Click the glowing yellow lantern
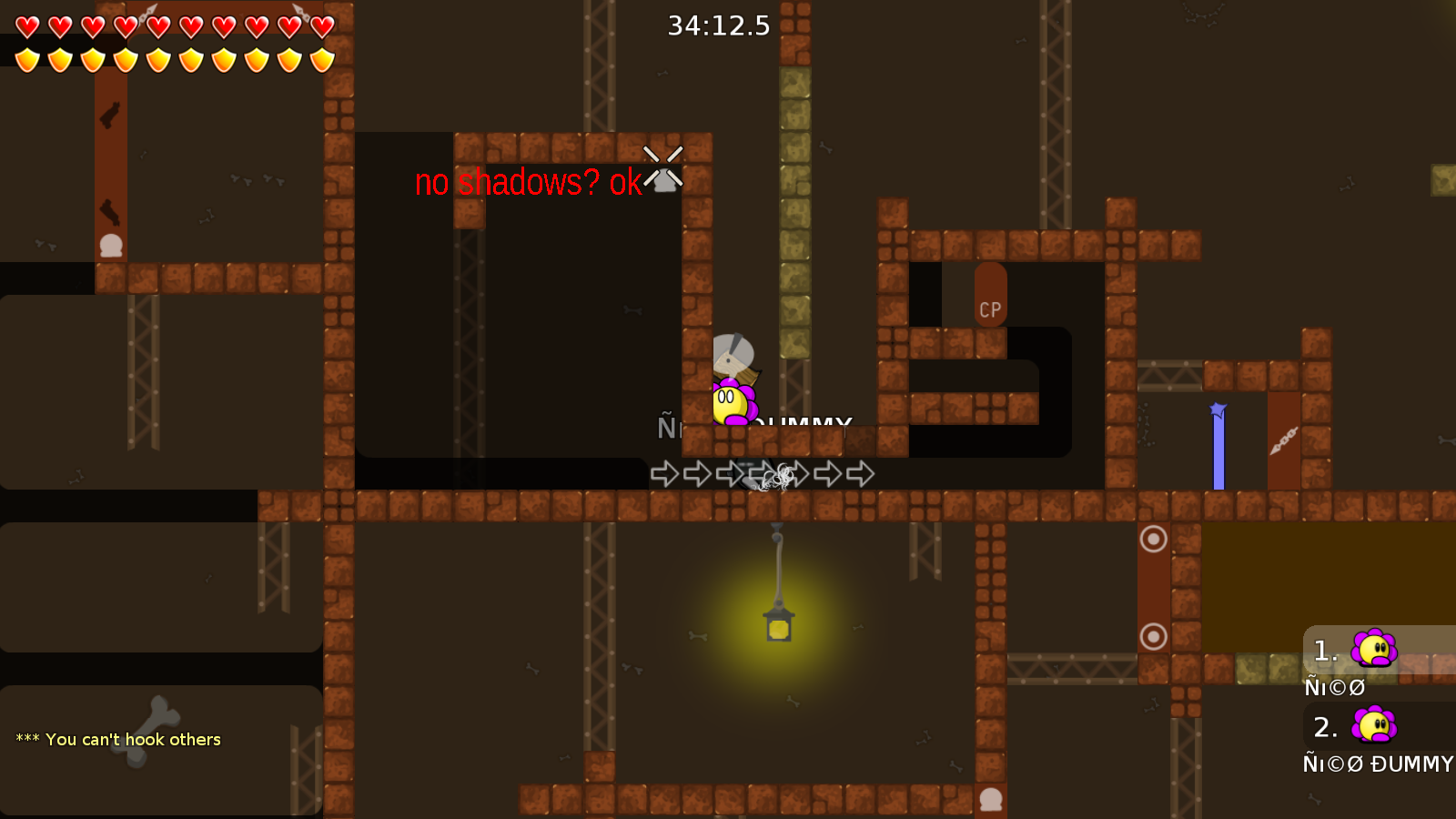 778,626
